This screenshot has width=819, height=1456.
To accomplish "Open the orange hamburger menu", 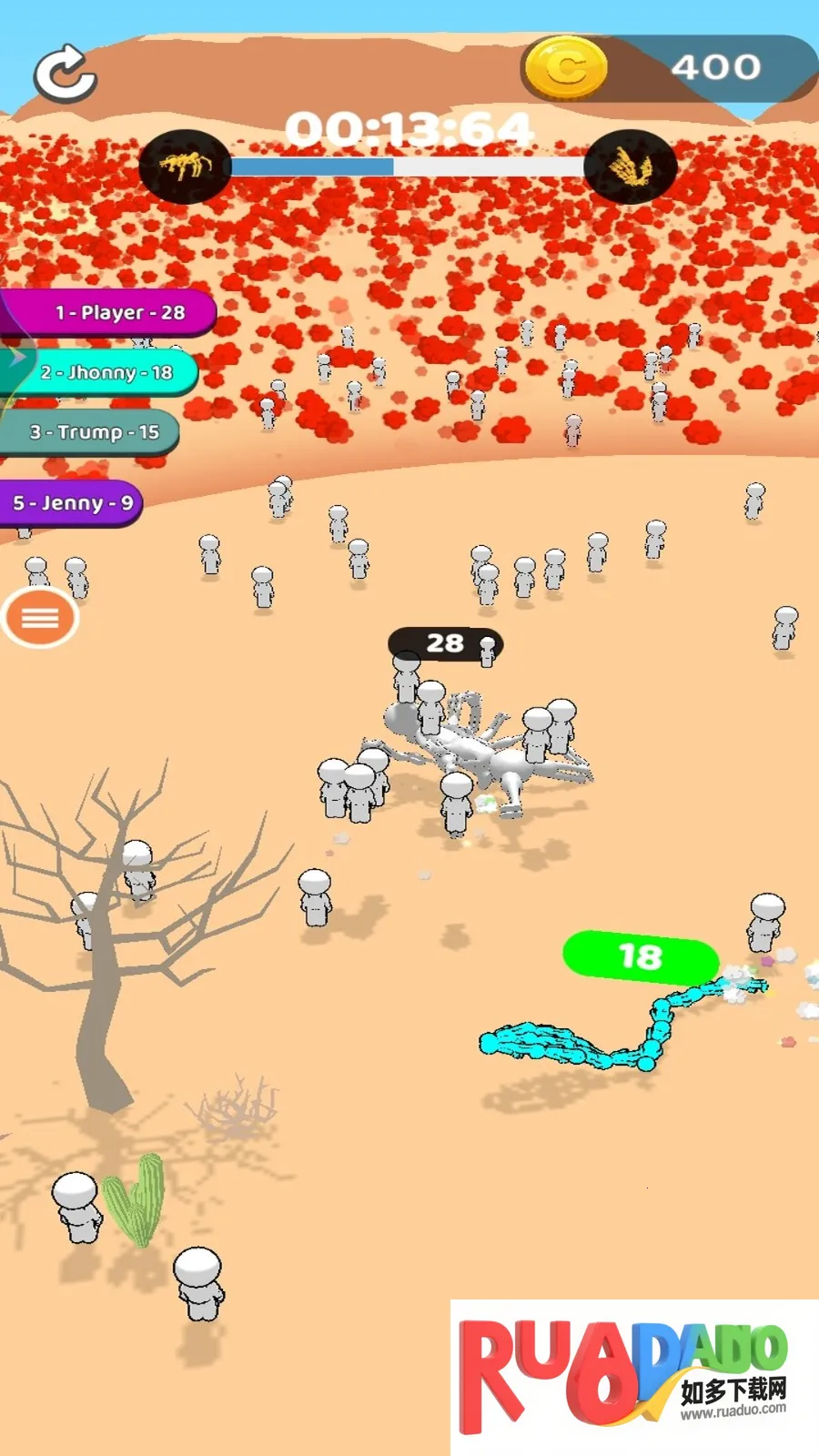I will click(x=40, y=618).
